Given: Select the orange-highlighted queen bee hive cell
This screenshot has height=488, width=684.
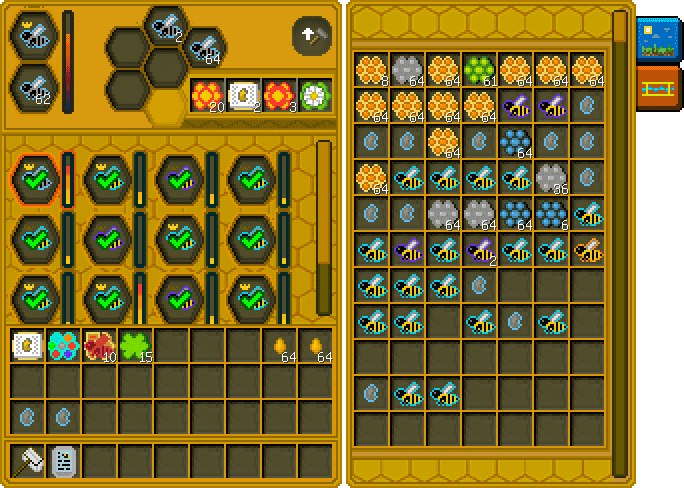Looking at the screenshot, I should 34,180.
